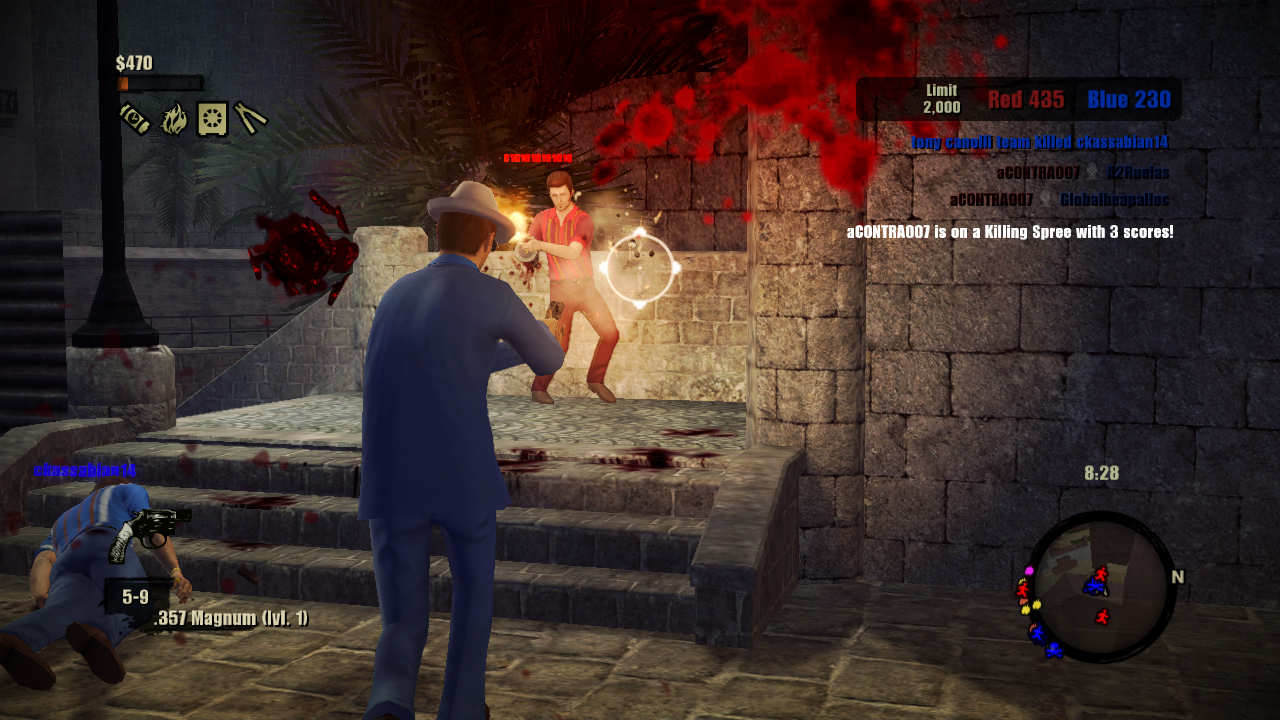1280x720 pixels.
Task: Open the circular minimap
Action: (x=1101, y=586)
